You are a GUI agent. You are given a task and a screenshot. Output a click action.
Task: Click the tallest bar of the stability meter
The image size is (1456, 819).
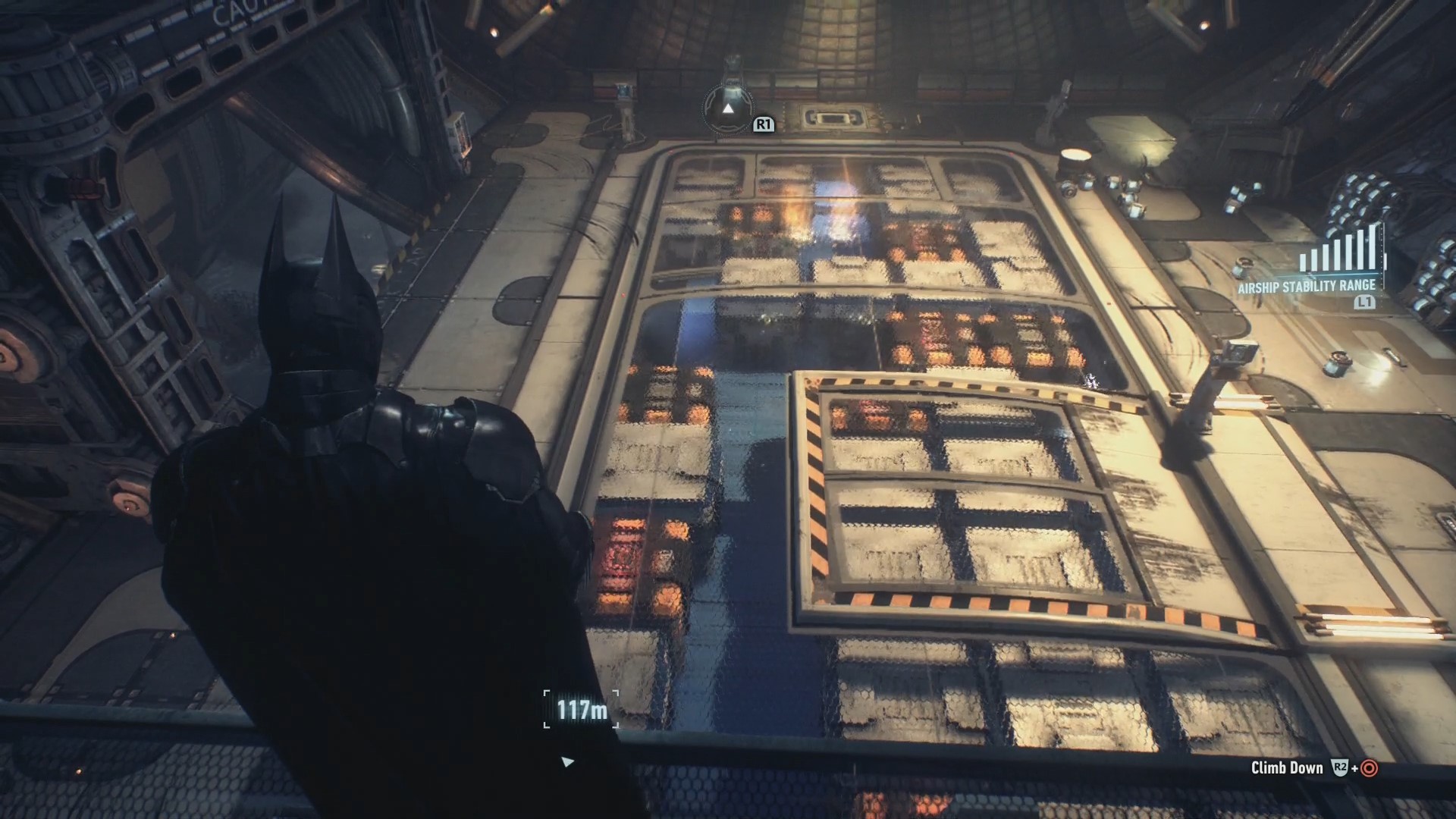[x=1373, y=247]
